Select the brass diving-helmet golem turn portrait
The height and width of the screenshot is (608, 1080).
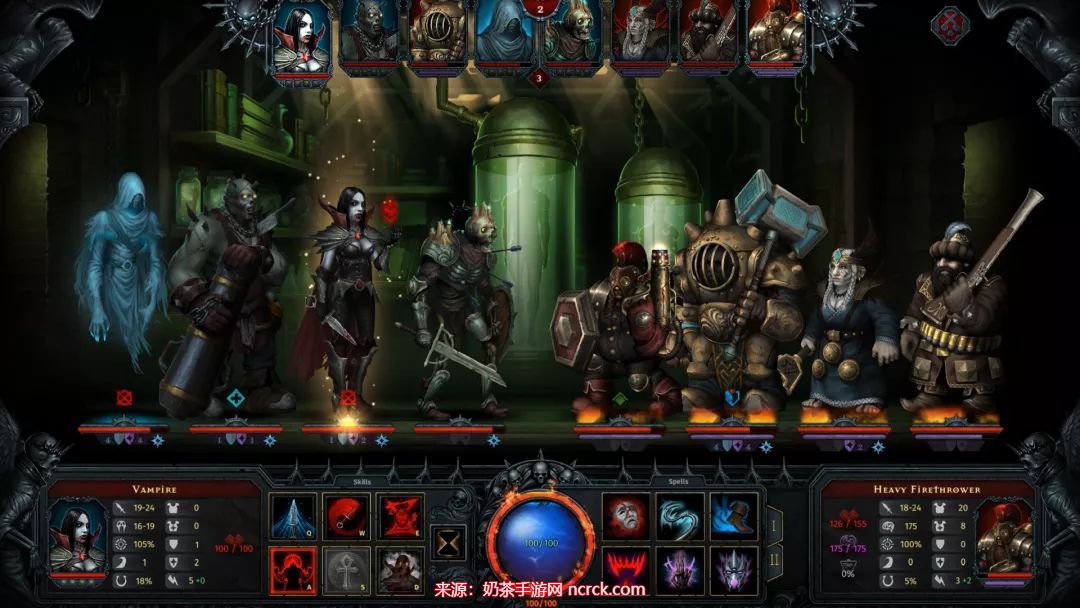click(436, 36)
